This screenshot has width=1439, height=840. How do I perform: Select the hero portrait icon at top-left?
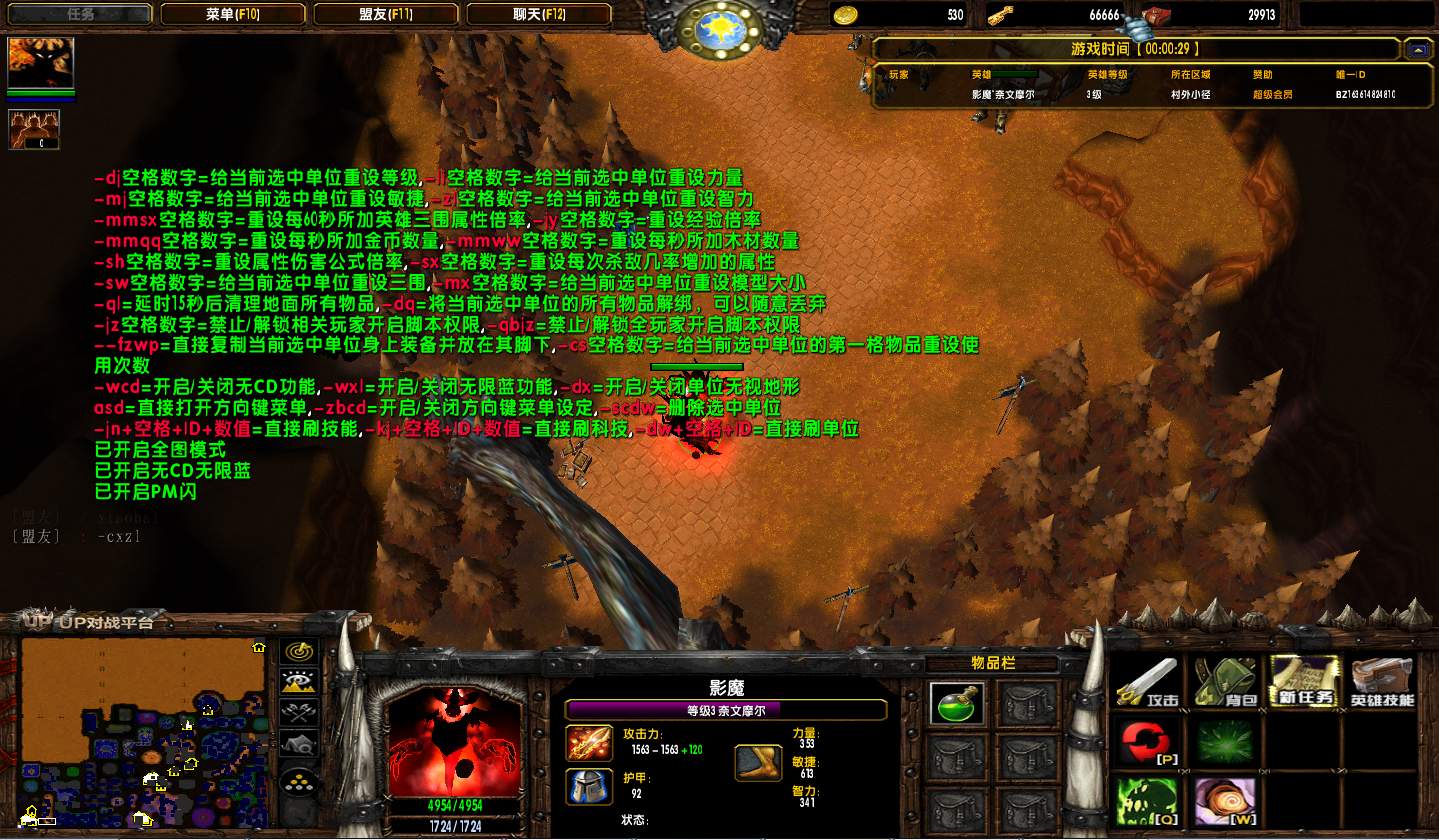point(34,64)
